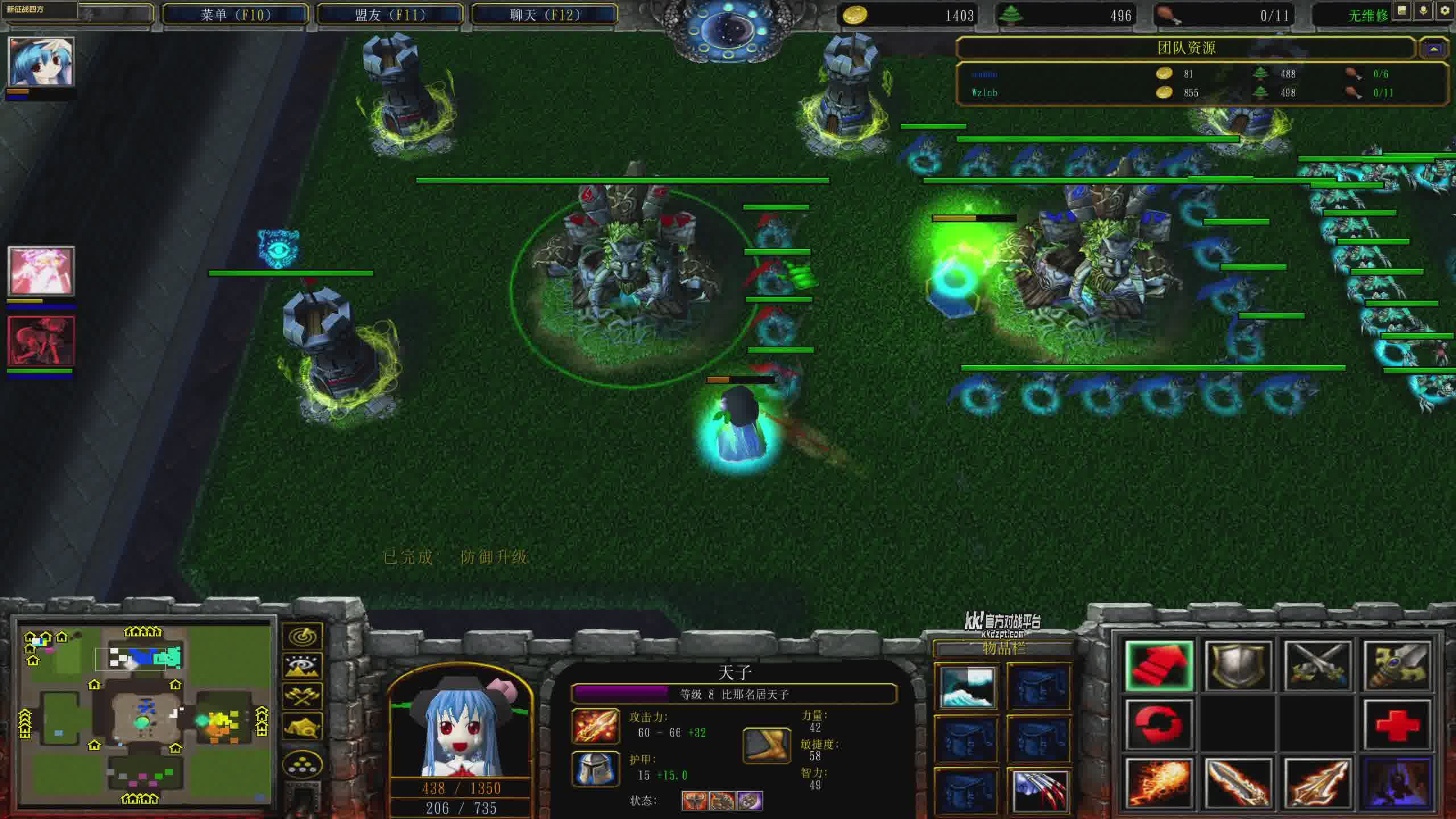The height and width of the screenshot is (819, 1456).
Task: Activate the red circular arrows Patrol command
Action: (1159, 725)
